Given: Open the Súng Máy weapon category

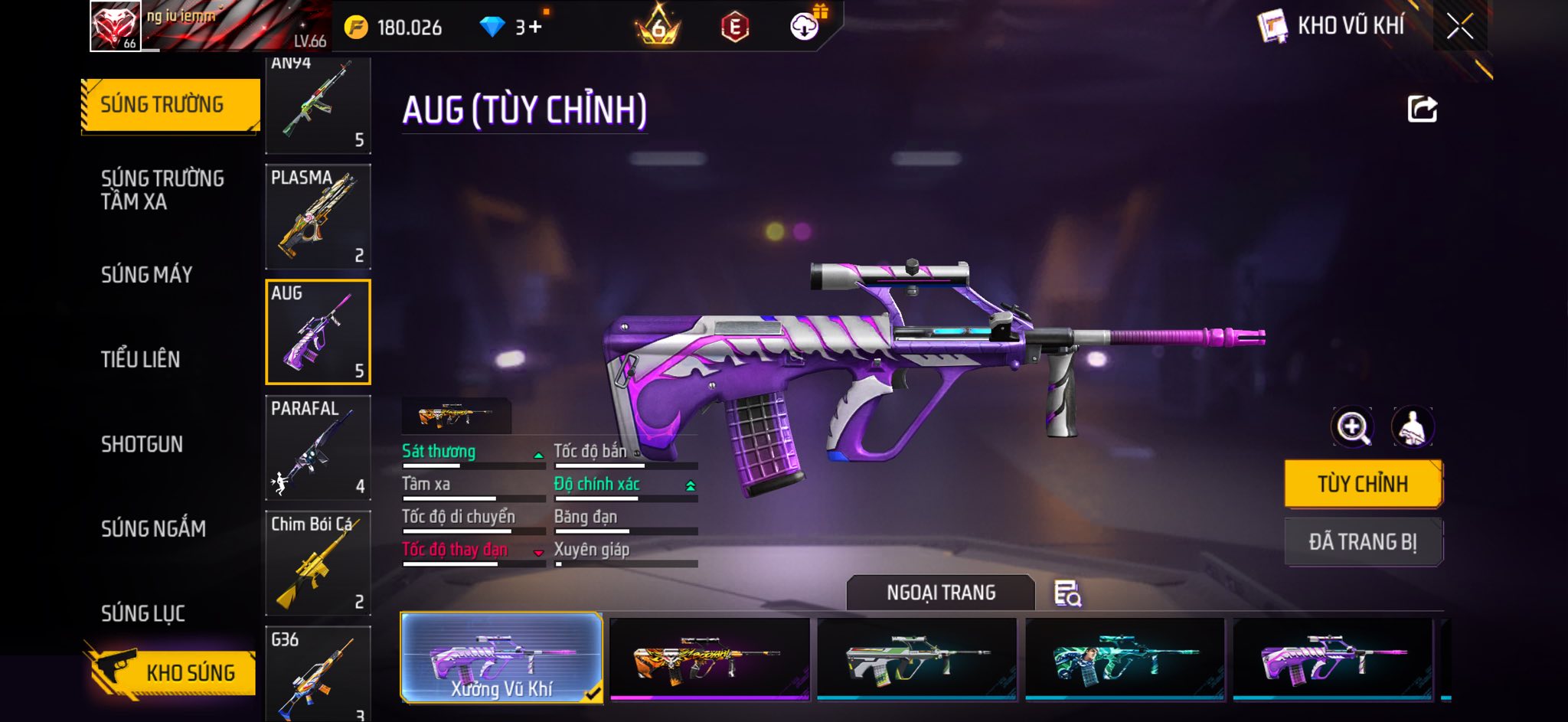Looking at the screenshot, I should pyautogui.click(x=146, y=275).
